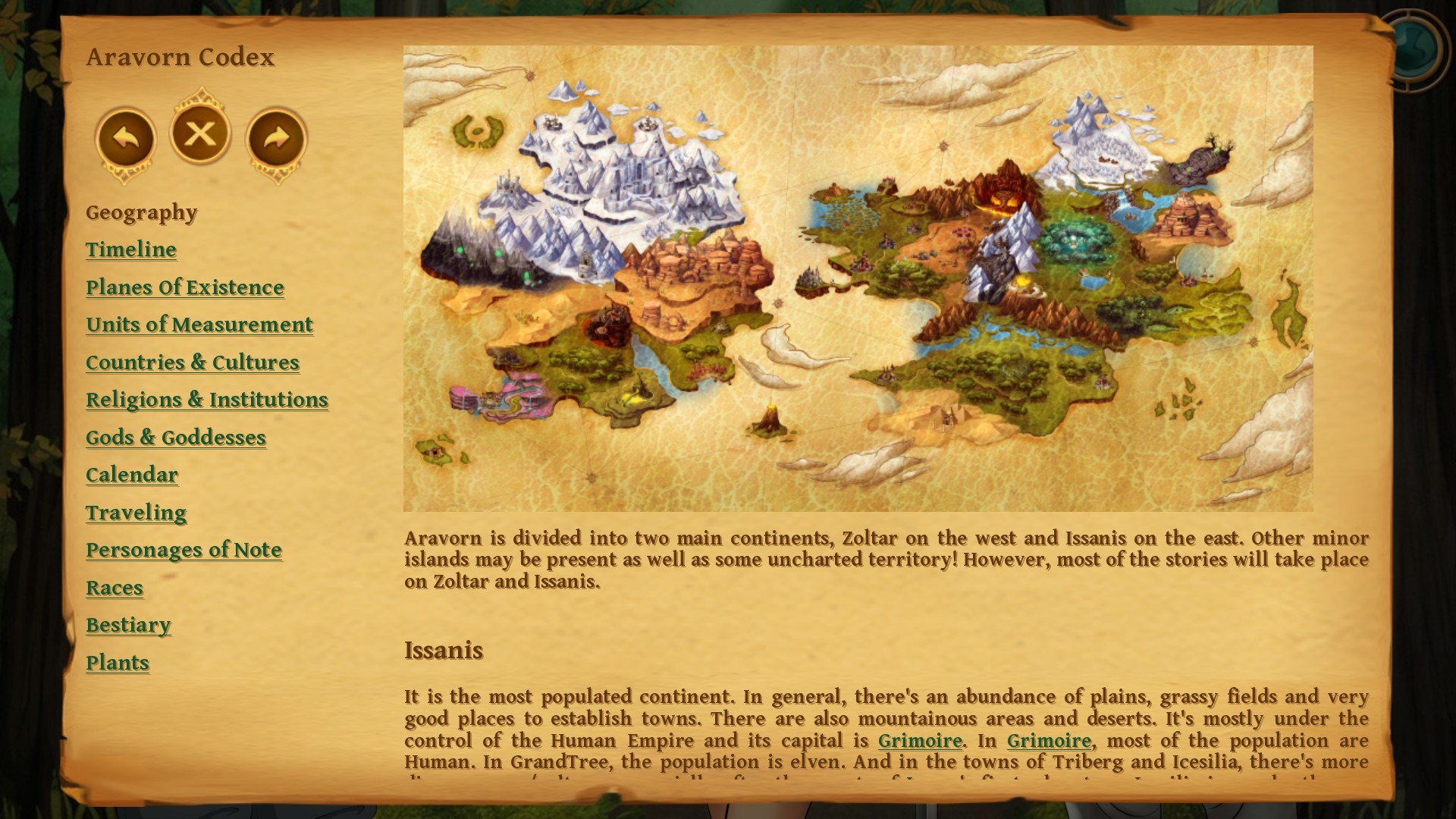The image size is (1456, 819).
Task: View the Plants codex page
Action: tap(118, 663)
